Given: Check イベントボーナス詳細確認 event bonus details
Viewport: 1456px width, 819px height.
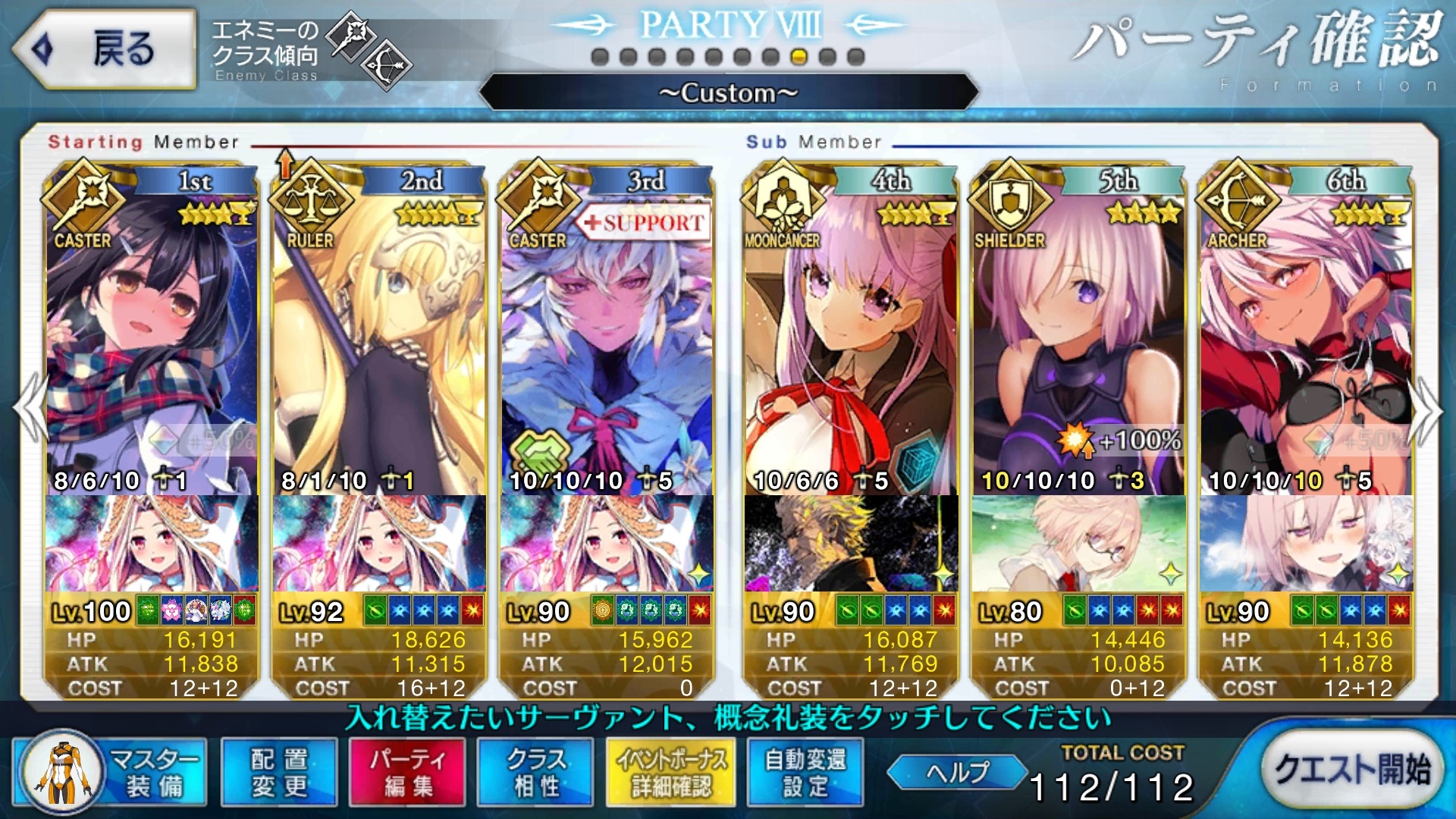Looking at the screenshot, I should (671, 772).
